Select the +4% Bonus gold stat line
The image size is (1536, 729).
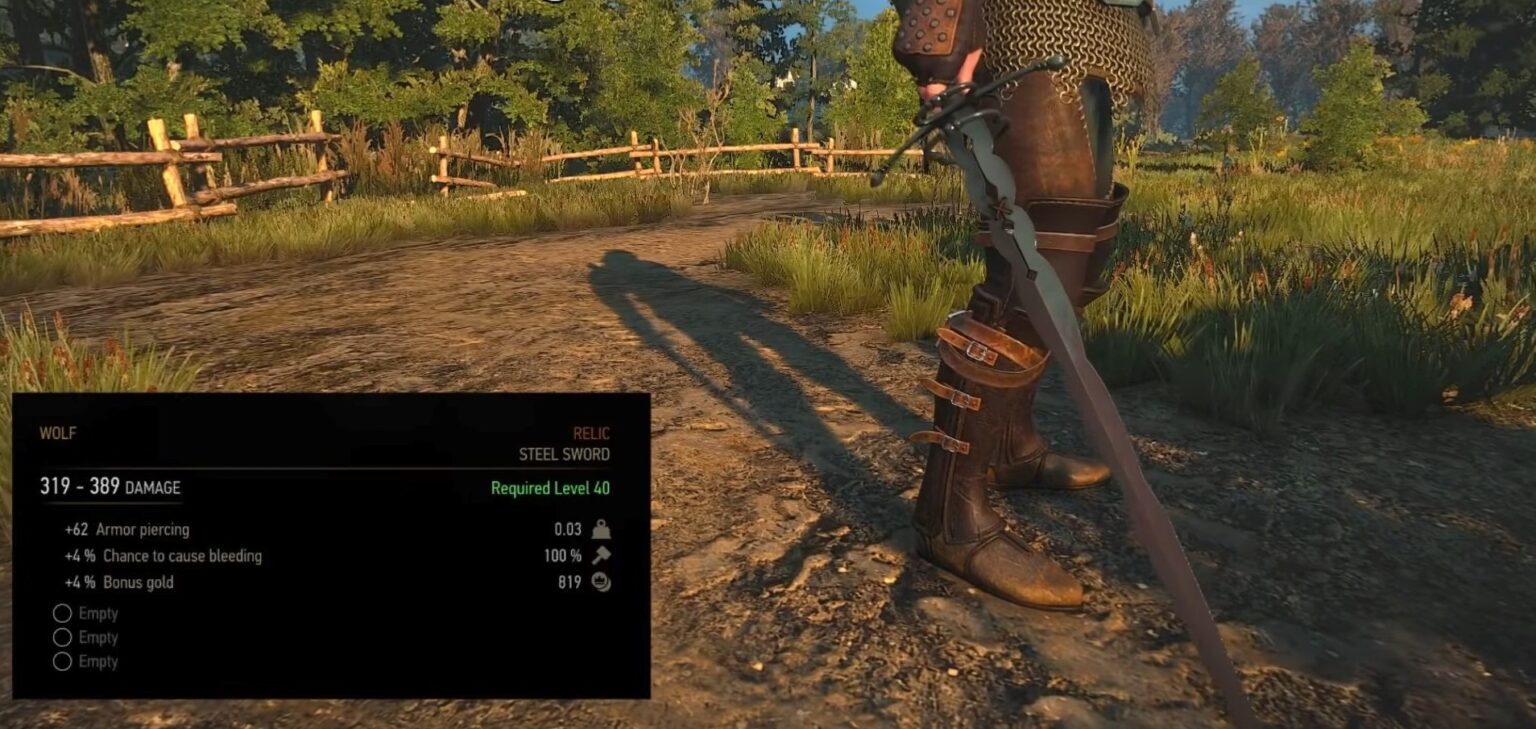click(122, 581)
